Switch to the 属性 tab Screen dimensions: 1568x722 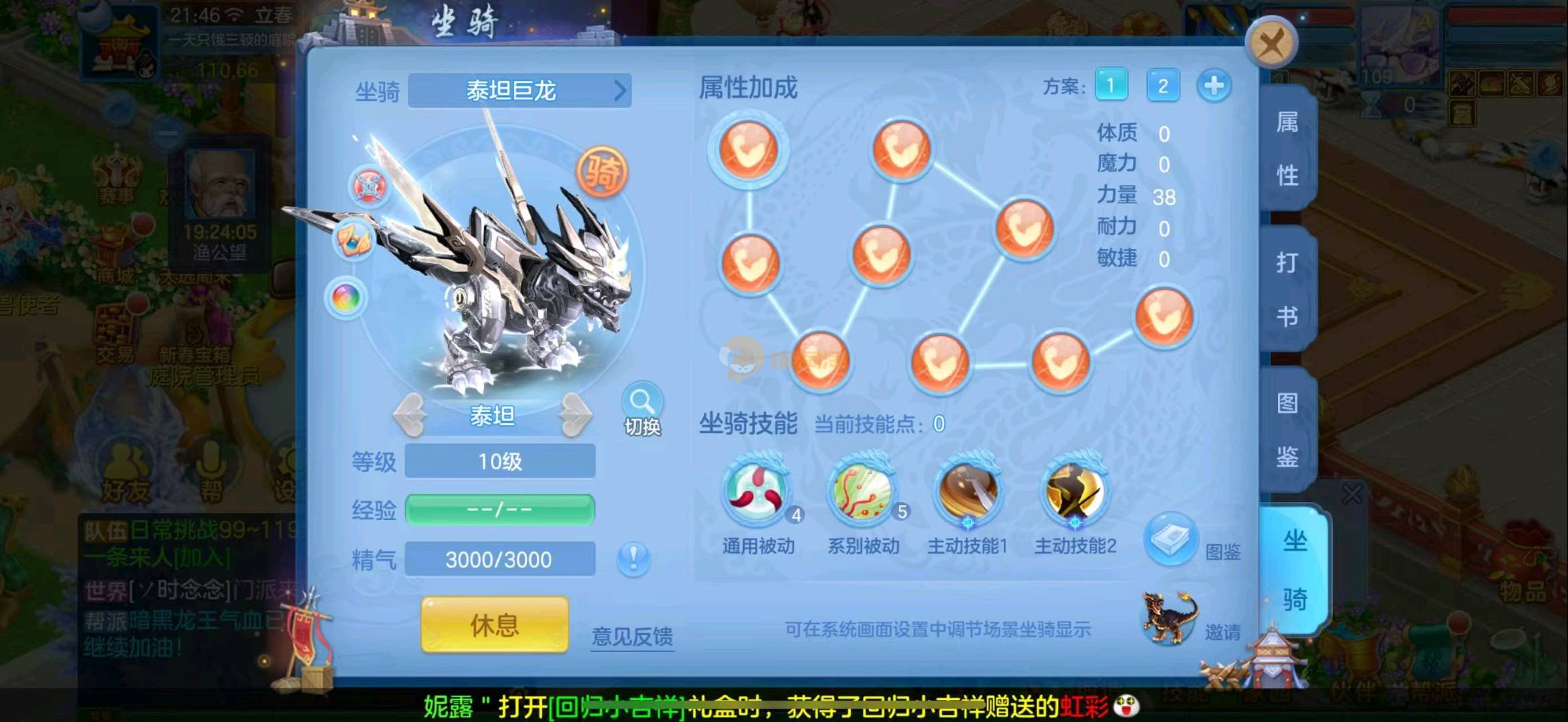1287,148
